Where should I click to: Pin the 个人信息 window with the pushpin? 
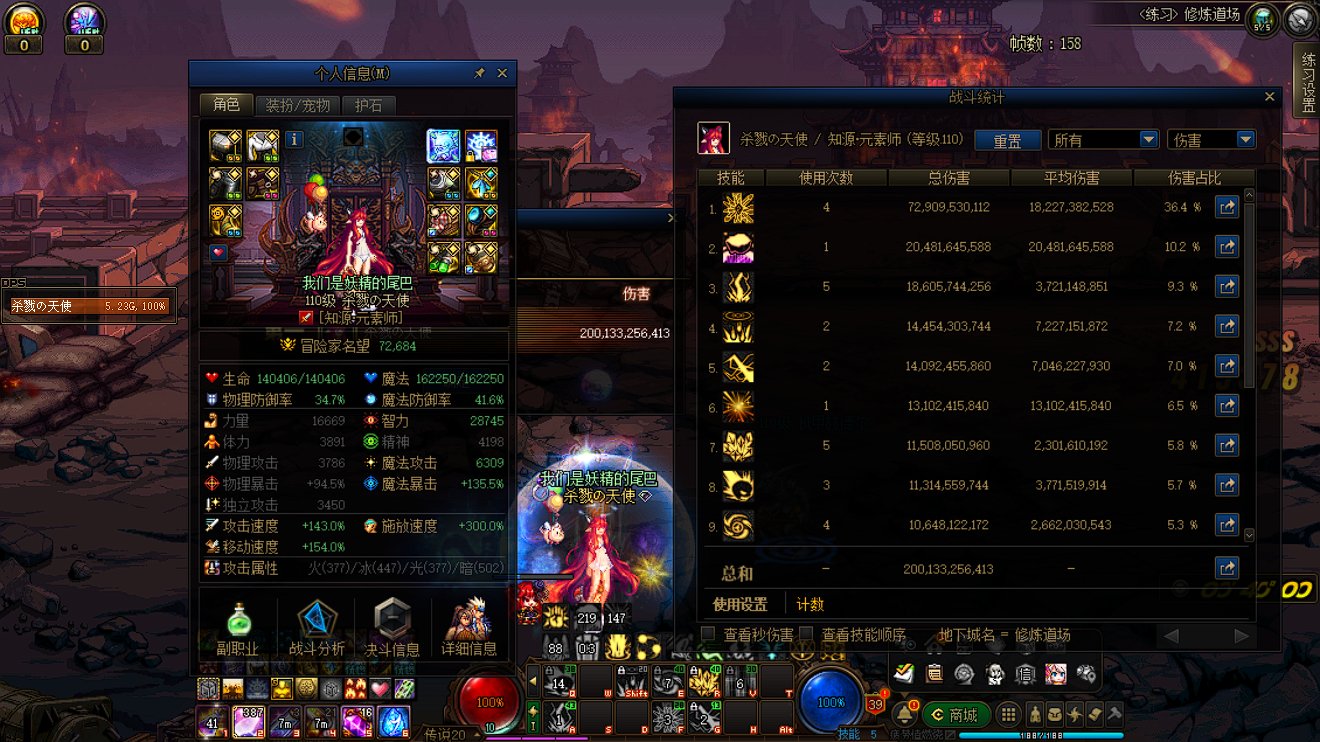click(x=479, y=73)
